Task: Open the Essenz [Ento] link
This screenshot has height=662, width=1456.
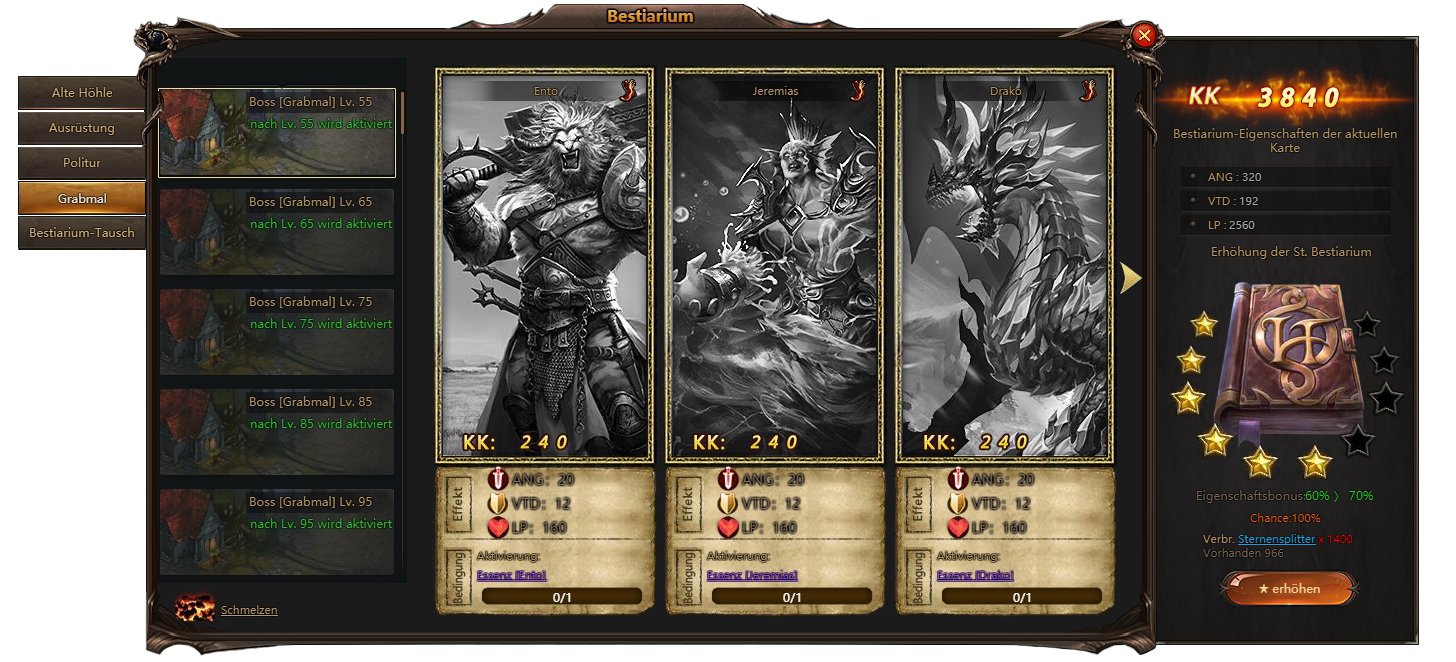Action: click(511, 575)
